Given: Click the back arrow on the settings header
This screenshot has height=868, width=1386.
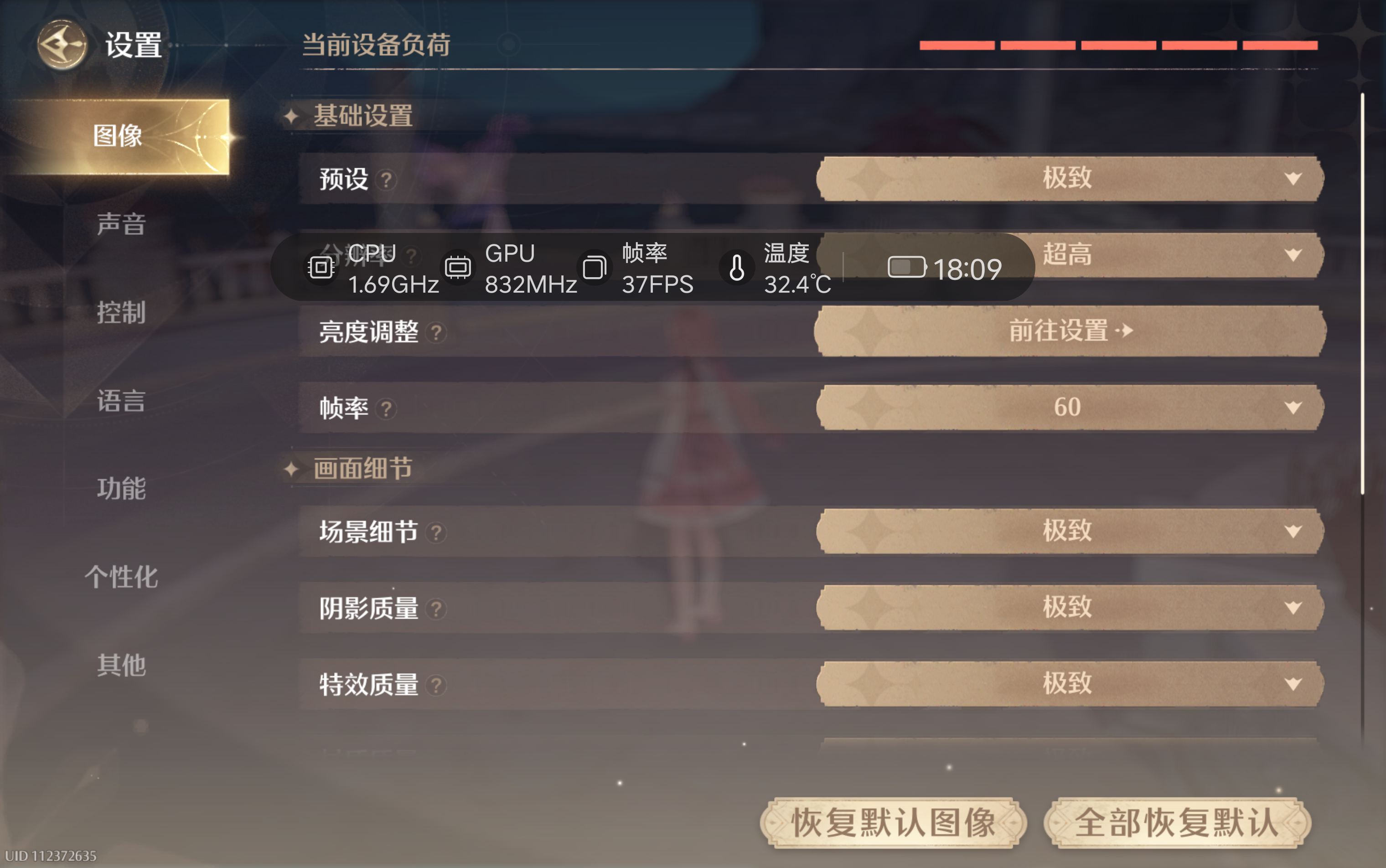Looking at the screenshot, I should tap(62, 45).
